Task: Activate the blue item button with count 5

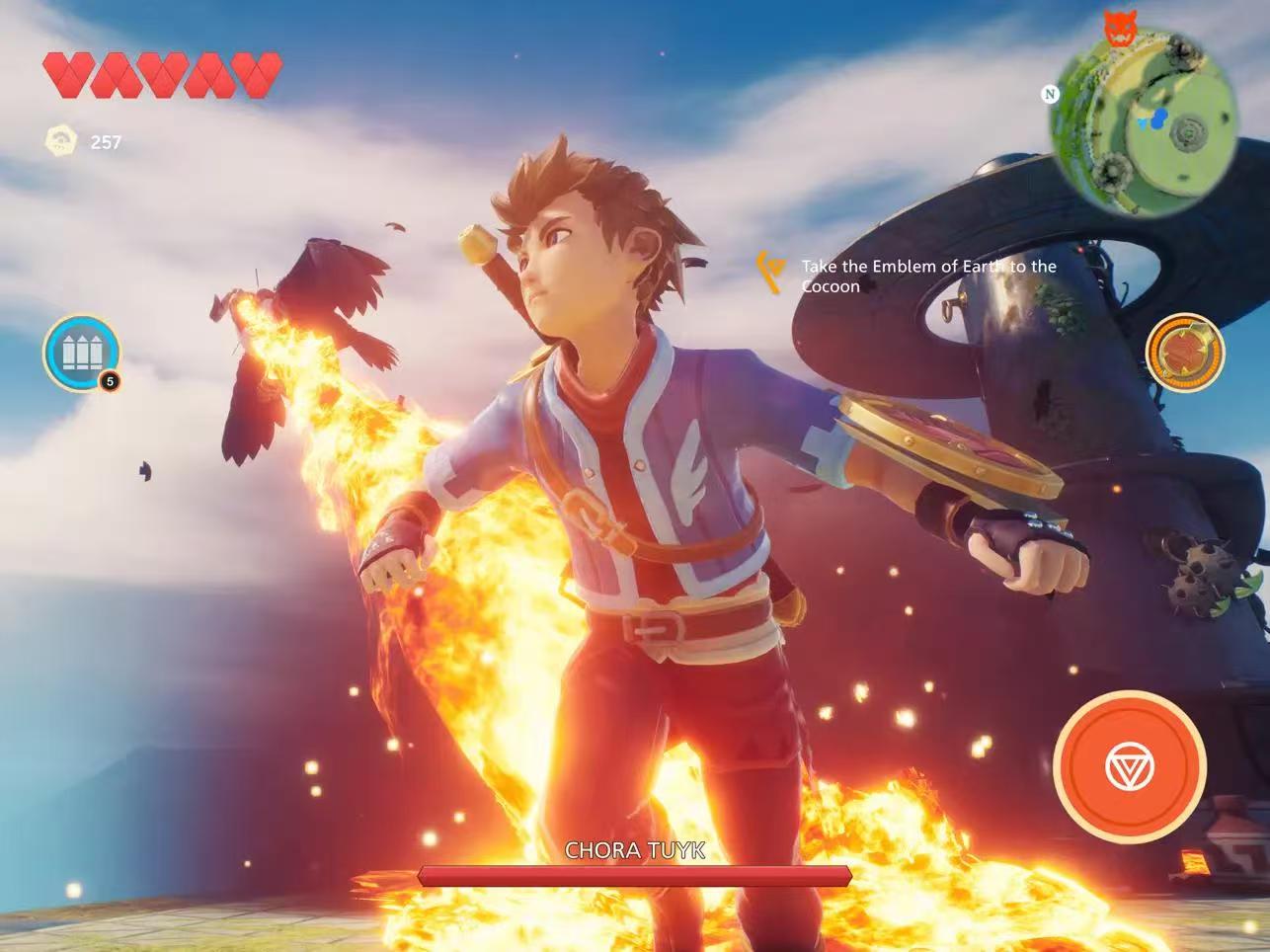Action: coord(81,353)
